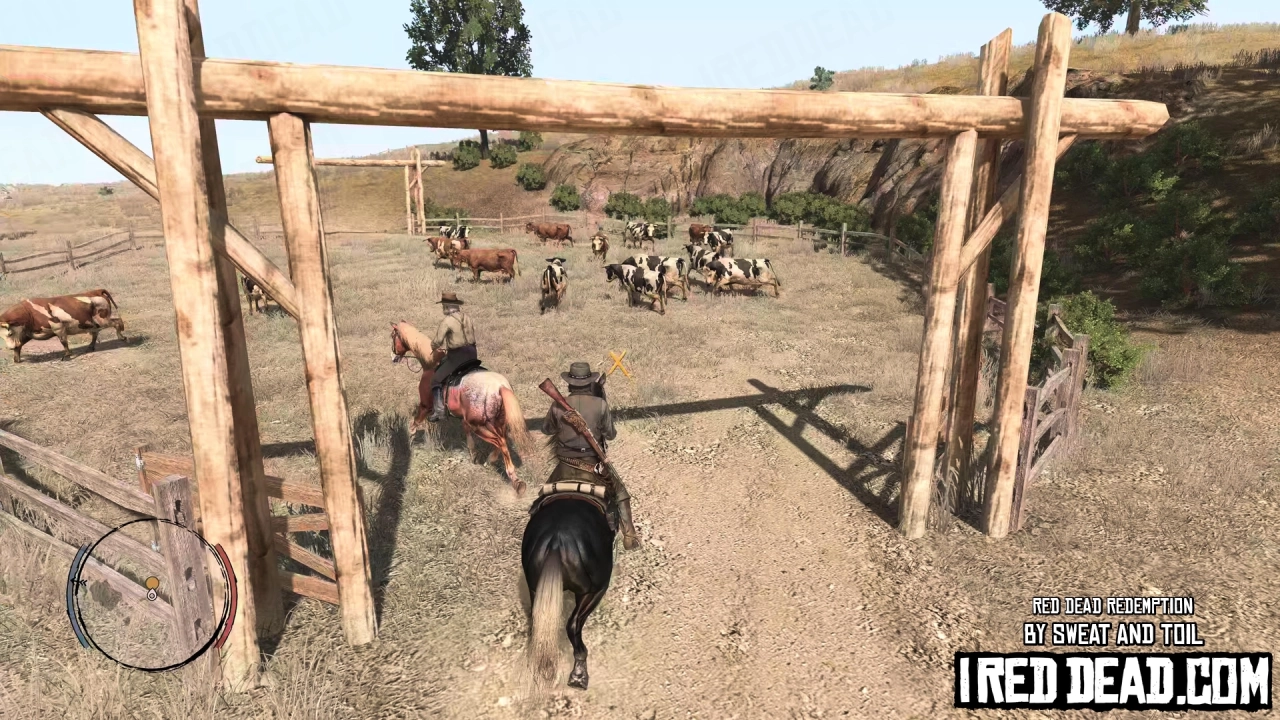Image resolution: width=1280 pixels, height=720 pixels.
Task: Click the orange objective blip above the player marker
Action: [x=152, y=582]
